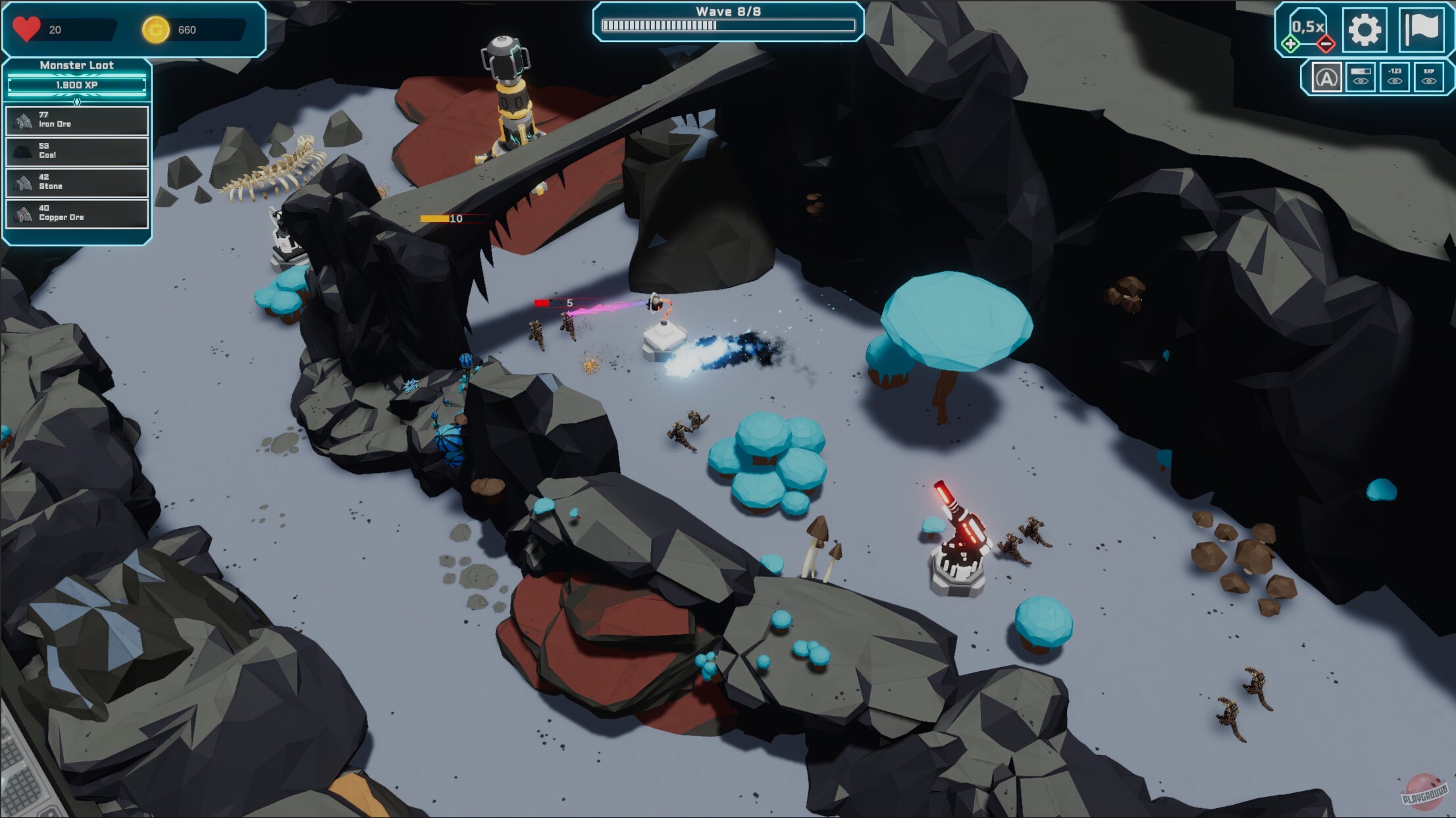Screen dimensions: 1456x818
Task: Toggle EXP display visibility
Action: point(1428,78)
